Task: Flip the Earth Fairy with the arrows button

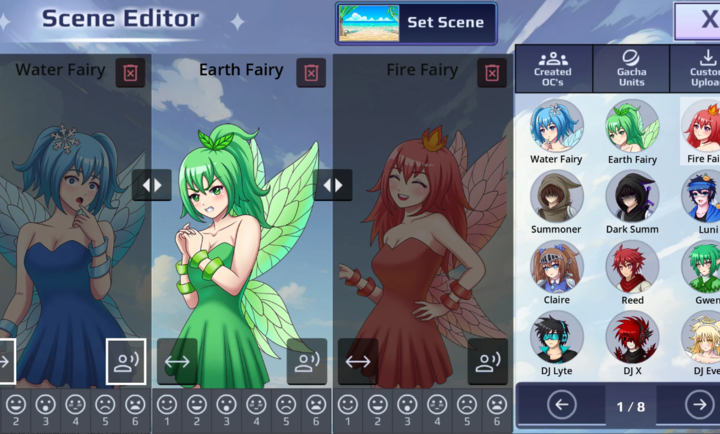Action: [x=177, y=361]
